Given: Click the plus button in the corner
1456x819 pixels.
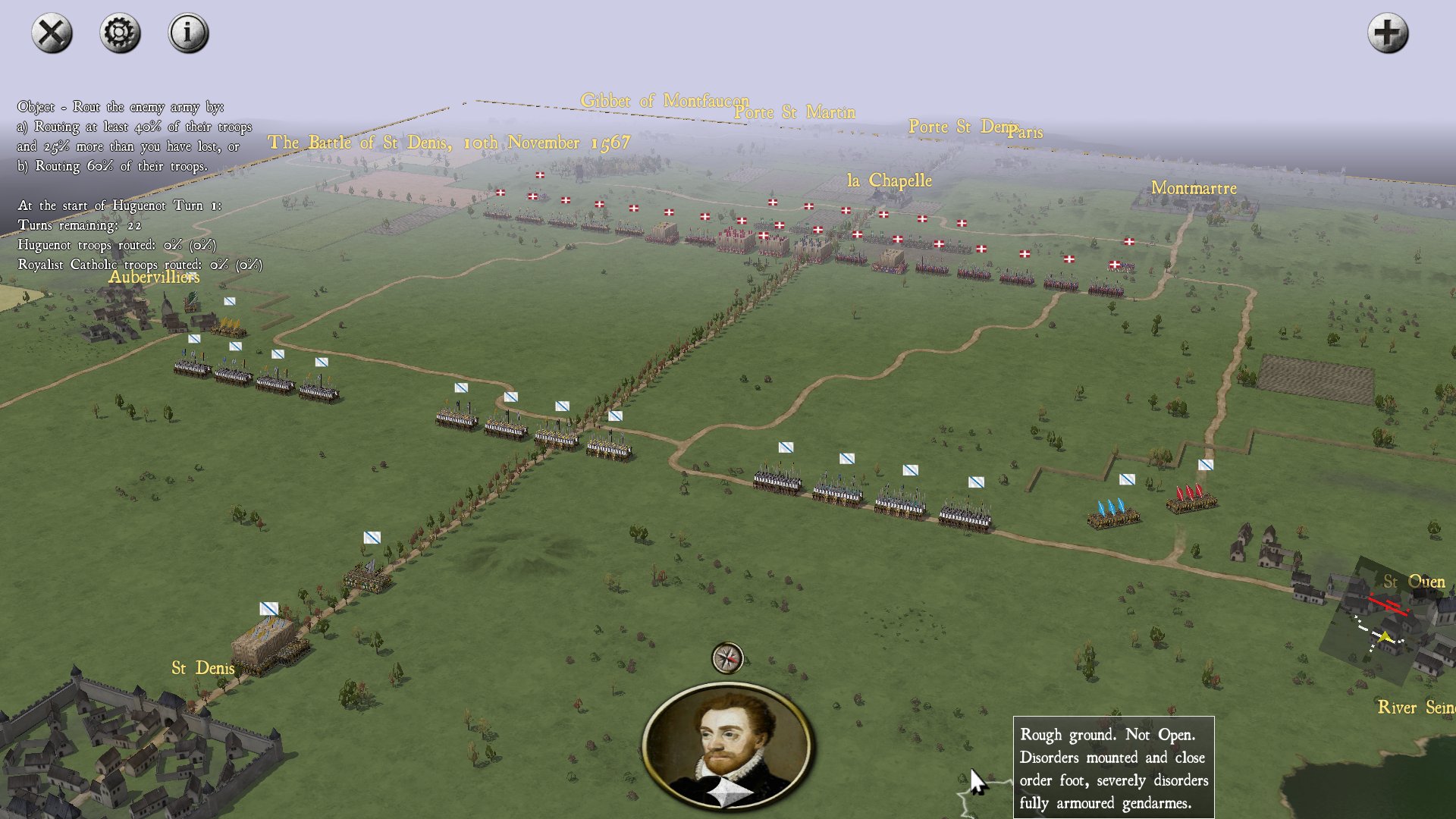Looking at the screenshot, I should [1388, 33].
